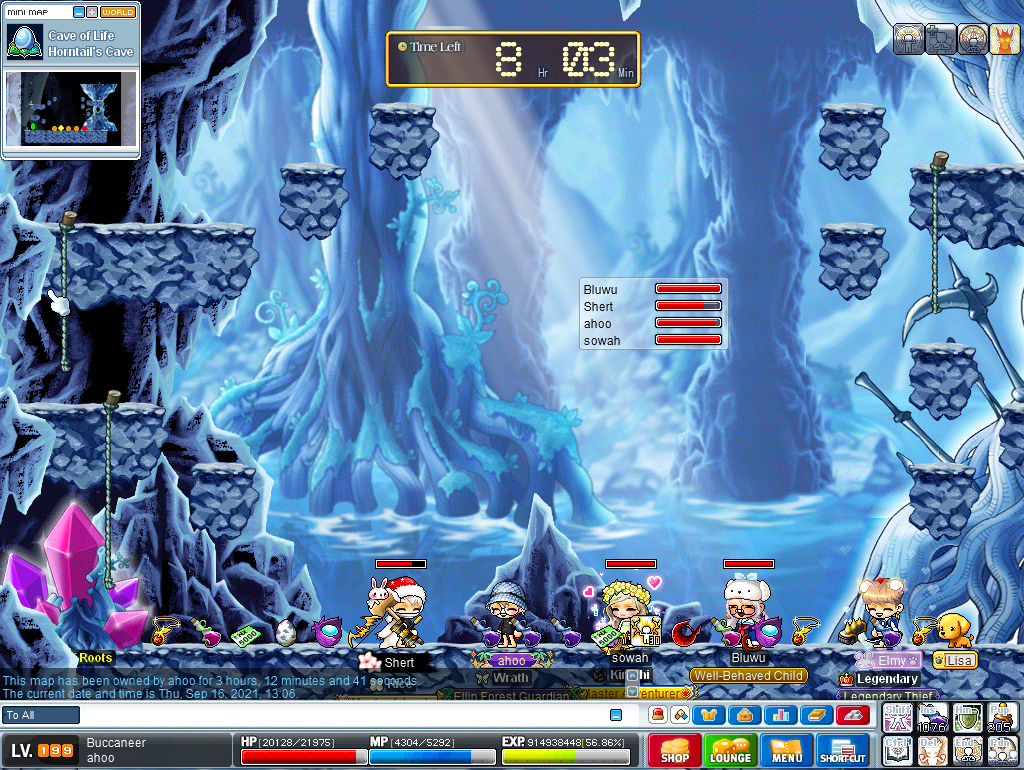
Task: Open the Lounge button
Action: [x=731, y=750]
